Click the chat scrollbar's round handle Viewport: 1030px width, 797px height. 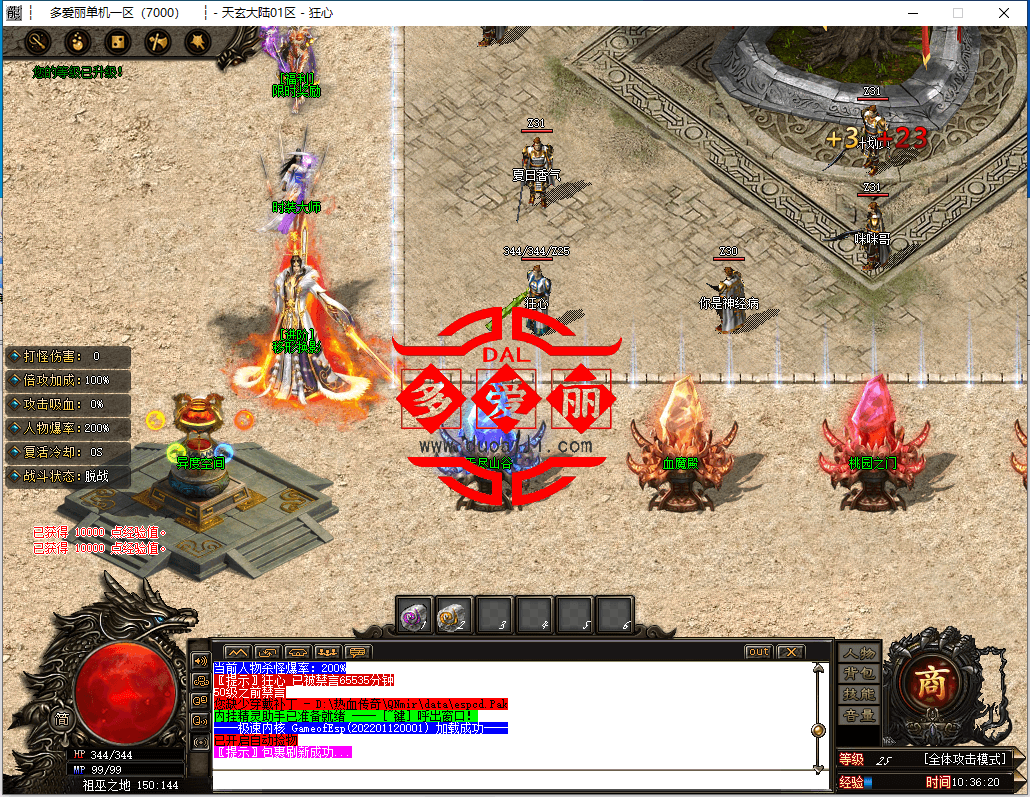pyautogui.click(x=818, y=730)
